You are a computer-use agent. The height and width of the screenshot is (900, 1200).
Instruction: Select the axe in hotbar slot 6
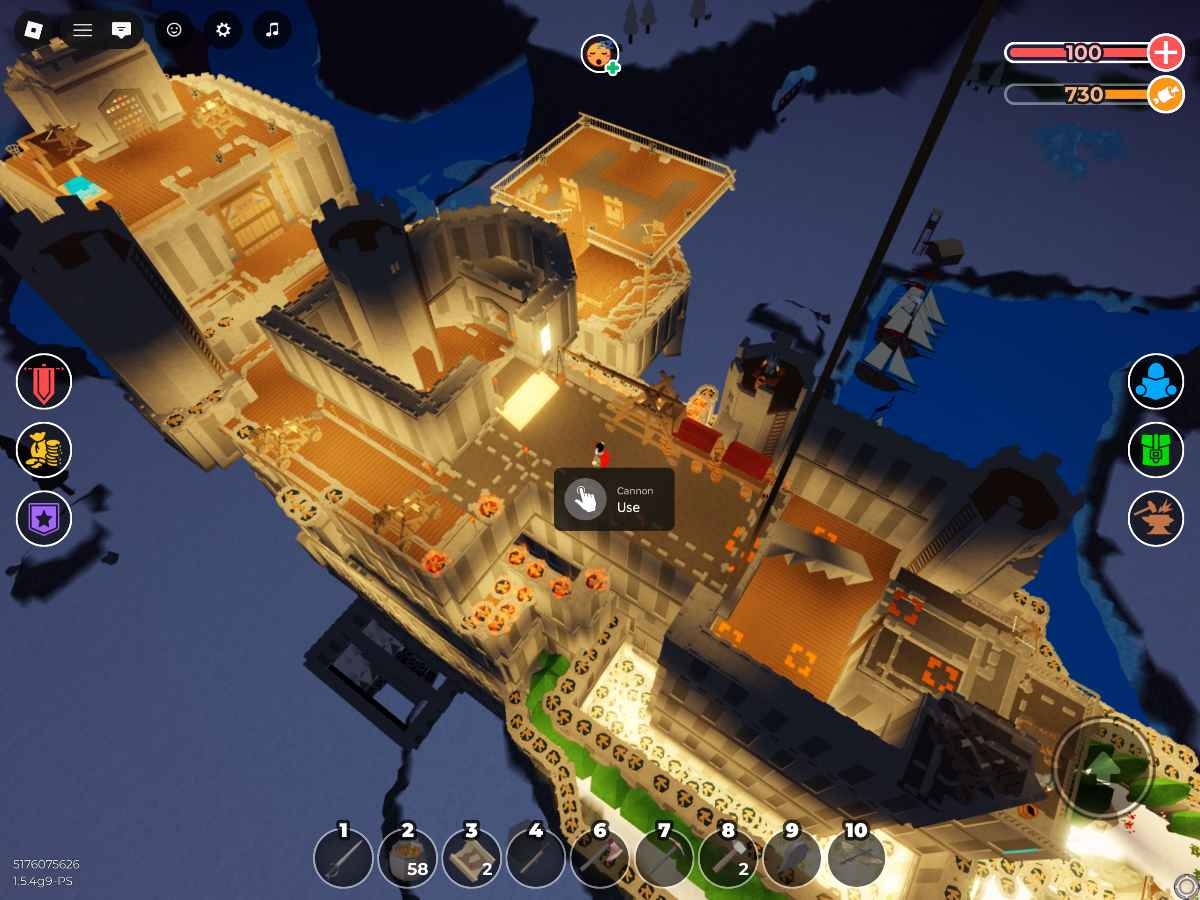(x=600, y=858)
